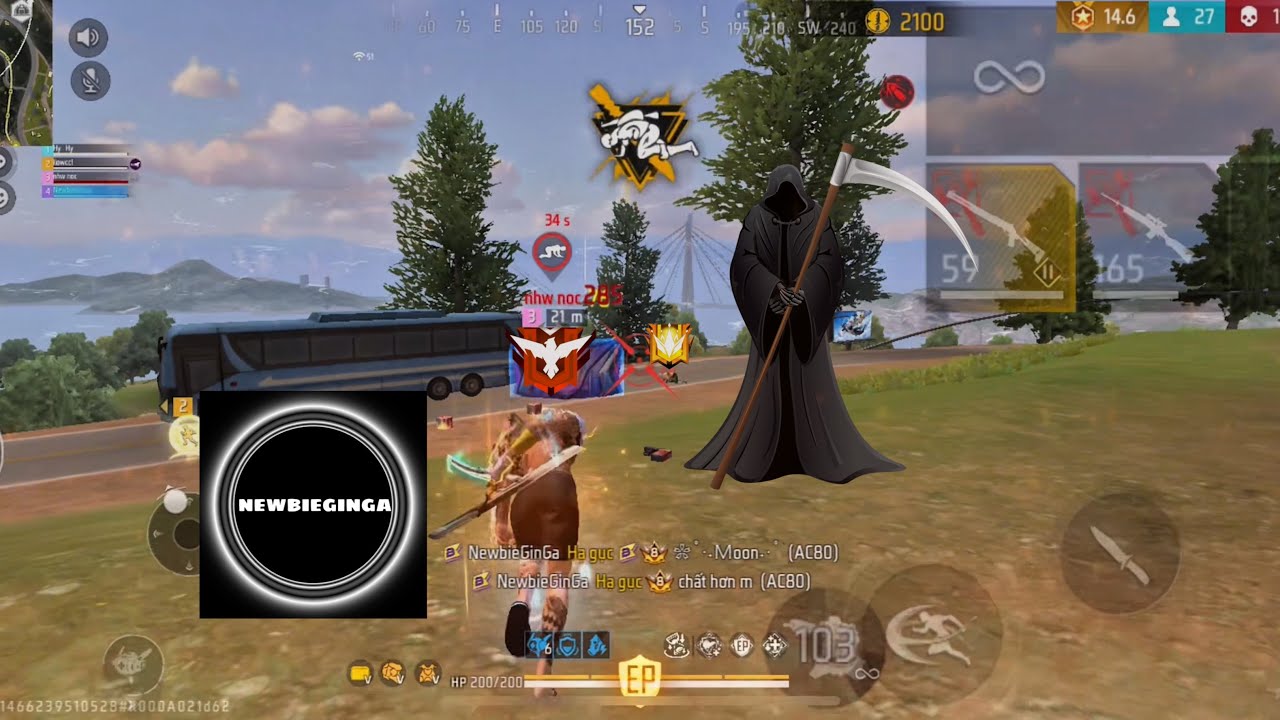The height and width of the screenshot is (720, 1280).
Task: Tap the small EP round icon
Action: pos(741,646)
